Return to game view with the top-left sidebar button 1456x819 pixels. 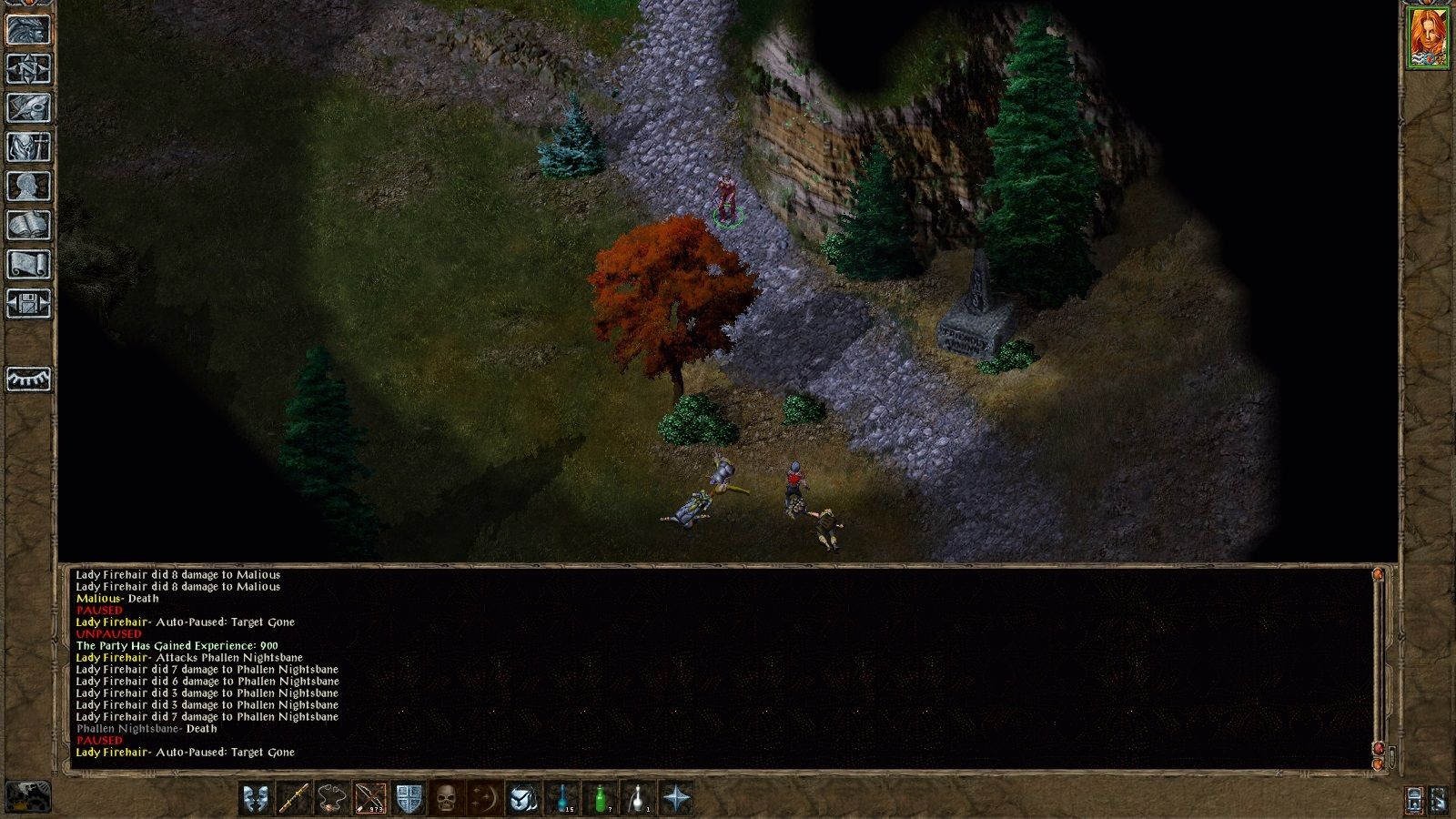tap(28, 30)
